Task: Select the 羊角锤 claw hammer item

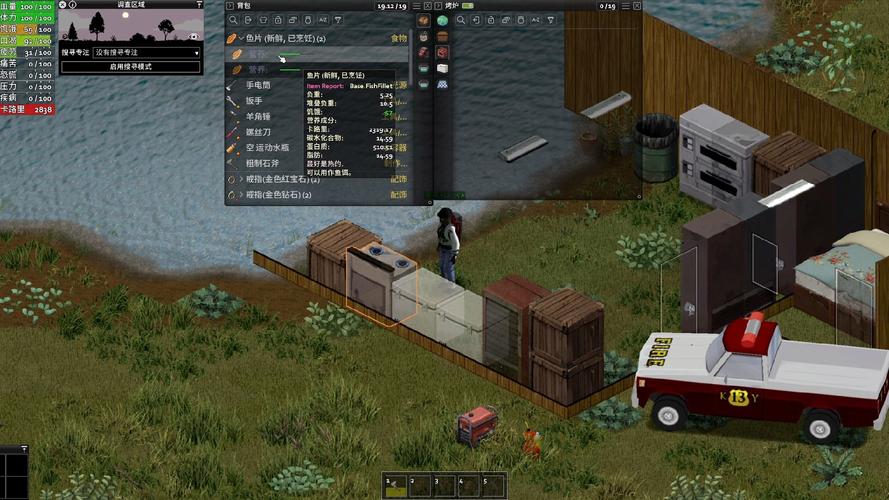Action: [x=258, y=116]
